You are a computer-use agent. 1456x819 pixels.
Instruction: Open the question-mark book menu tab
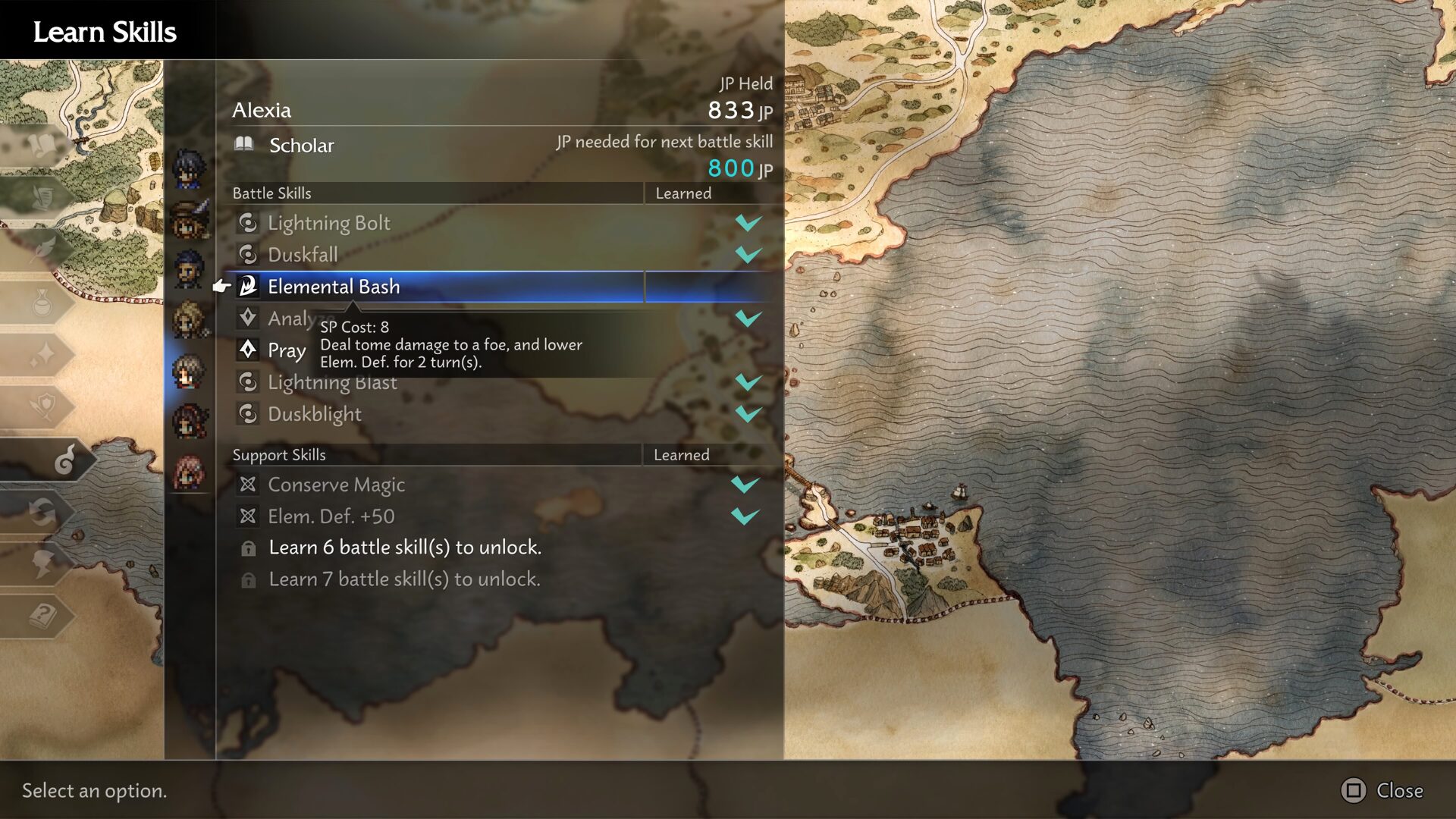pos(42,616)
